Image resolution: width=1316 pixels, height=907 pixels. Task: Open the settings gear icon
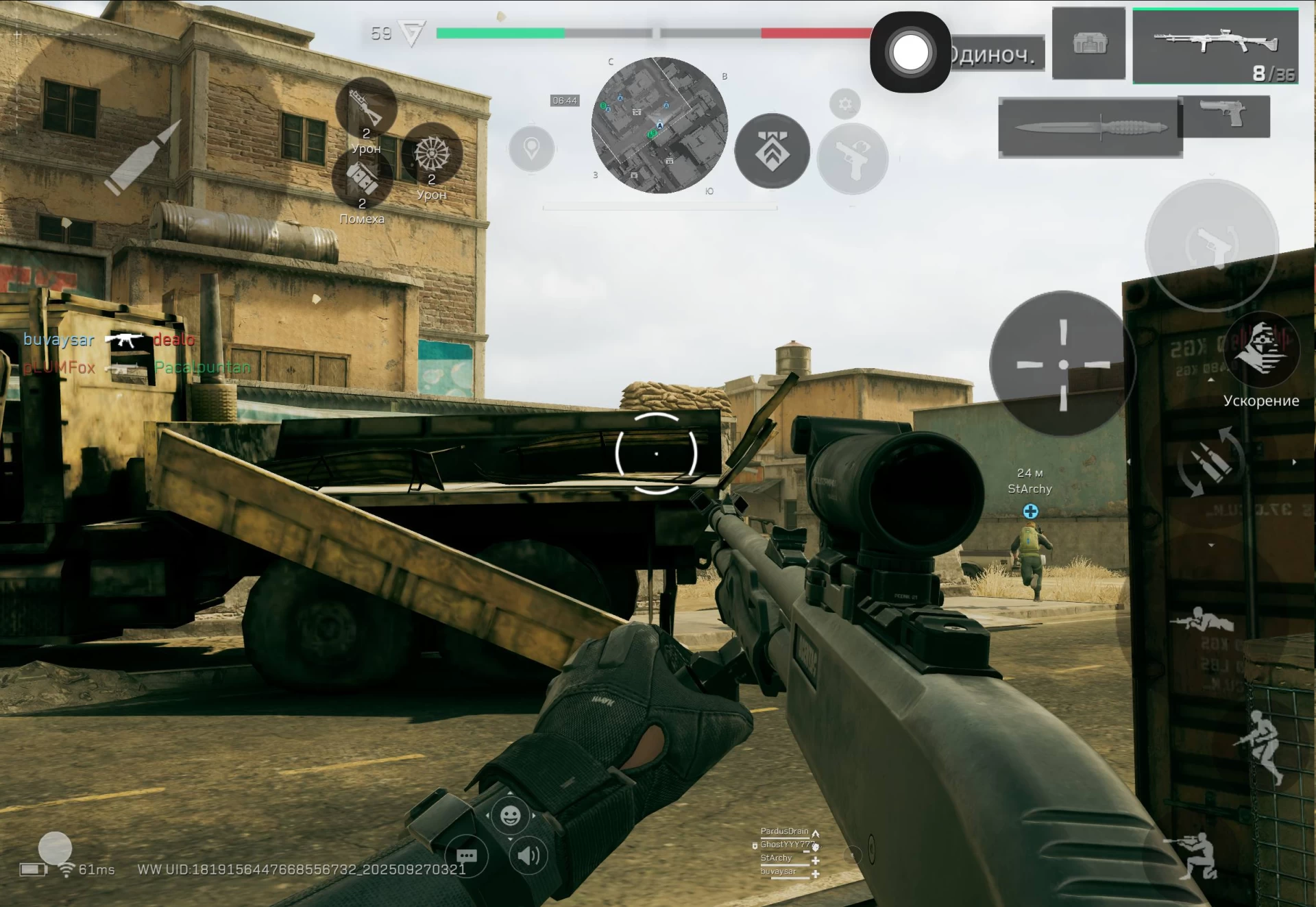(845, 104)
